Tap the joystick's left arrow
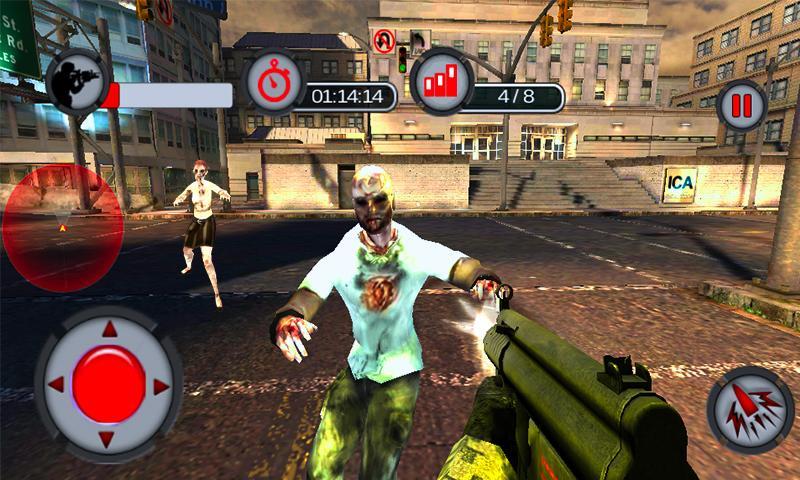 [x=56, y=385]
